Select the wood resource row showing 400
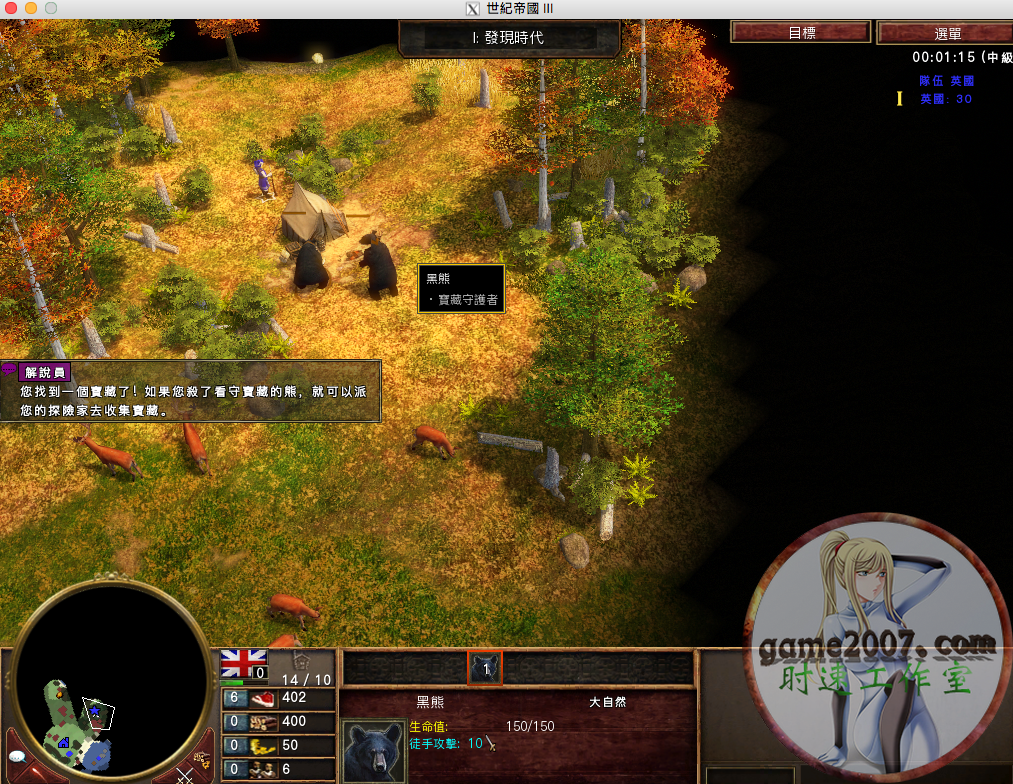 tap(278, 721)
